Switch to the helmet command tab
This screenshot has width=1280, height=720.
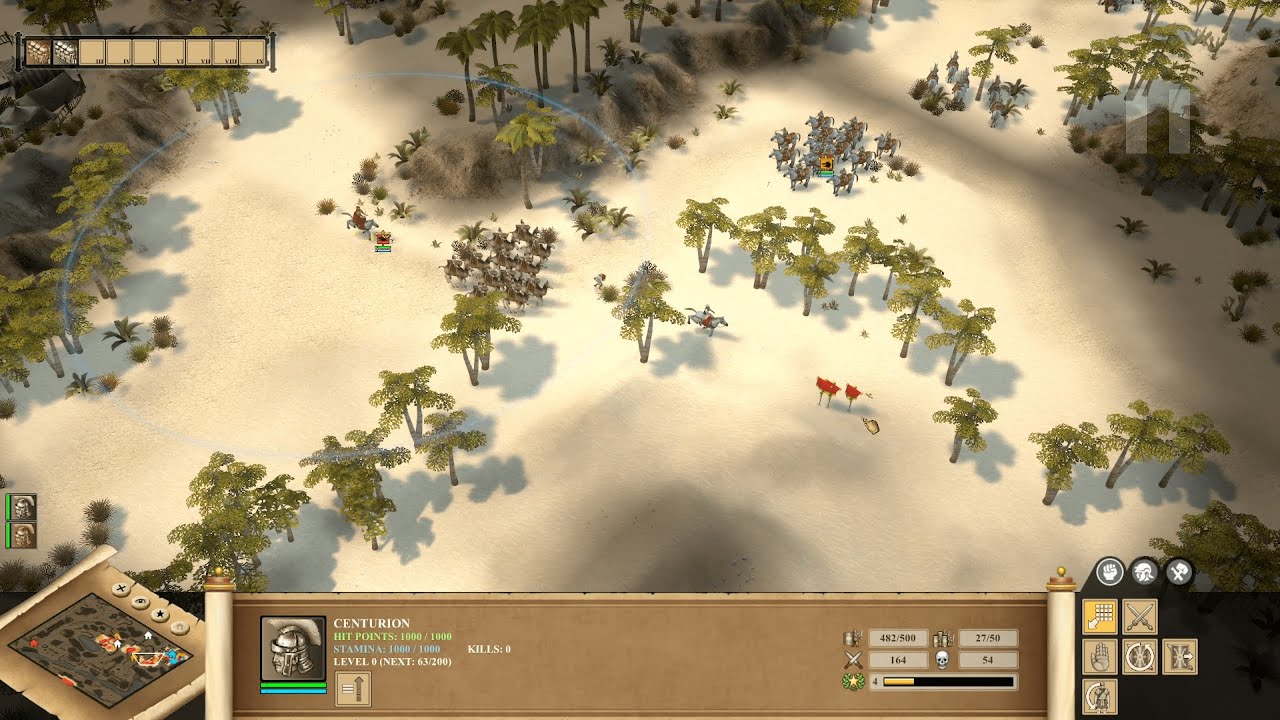pos(1144,572)
